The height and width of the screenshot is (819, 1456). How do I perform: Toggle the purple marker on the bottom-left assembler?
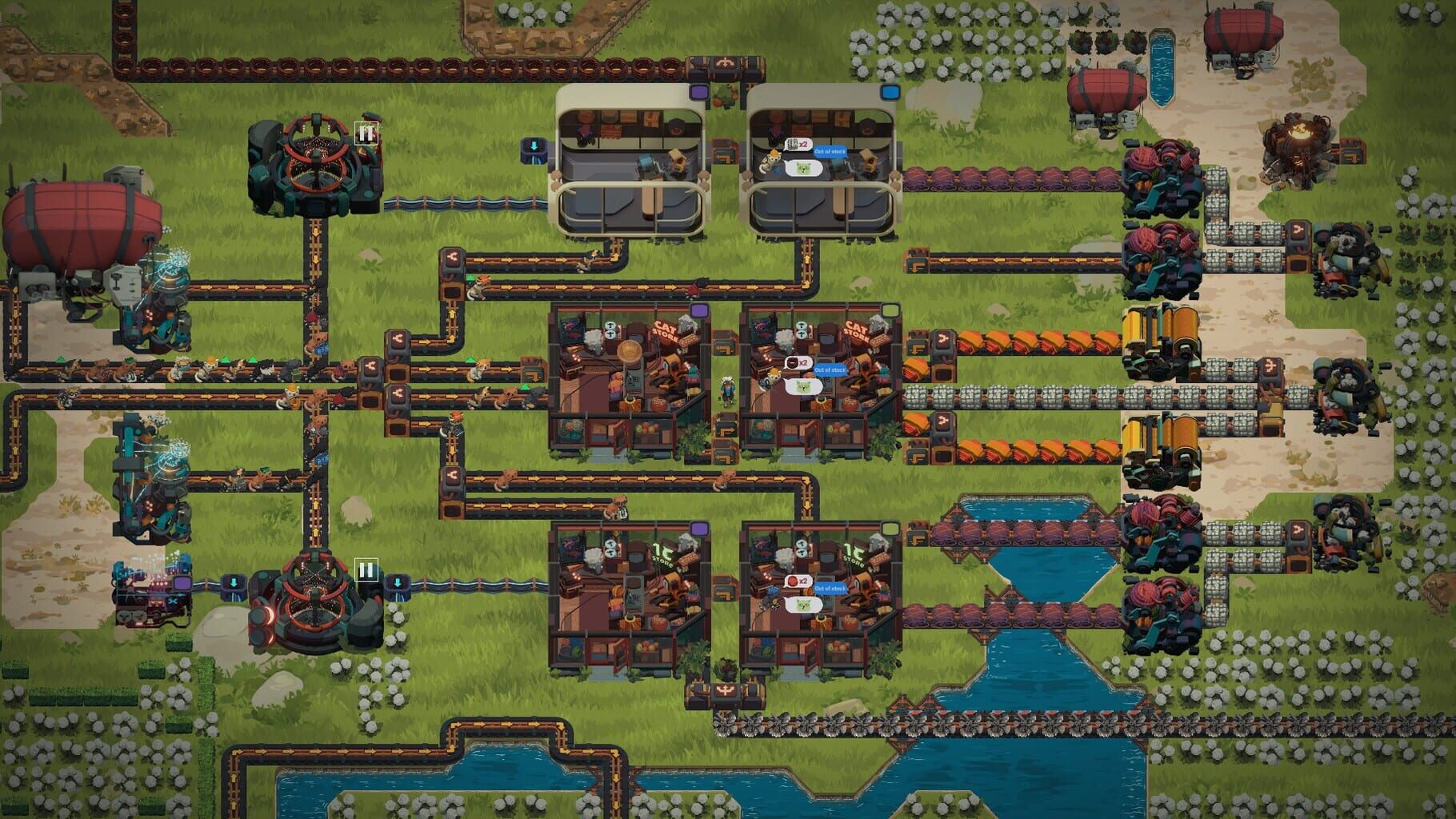click(x=182, y=584)
